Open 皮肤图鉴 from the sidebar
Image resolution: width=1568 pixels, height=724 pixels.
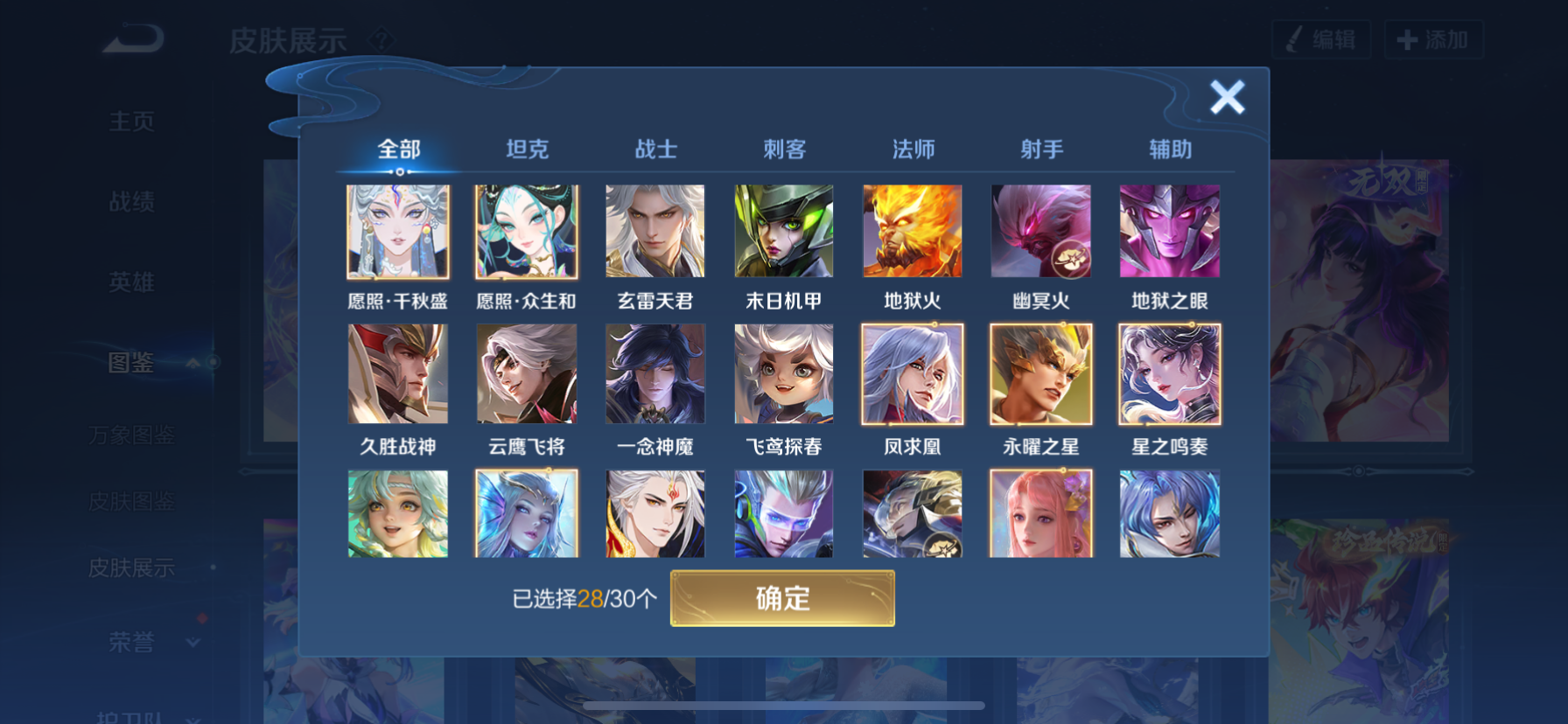[133, 501]
